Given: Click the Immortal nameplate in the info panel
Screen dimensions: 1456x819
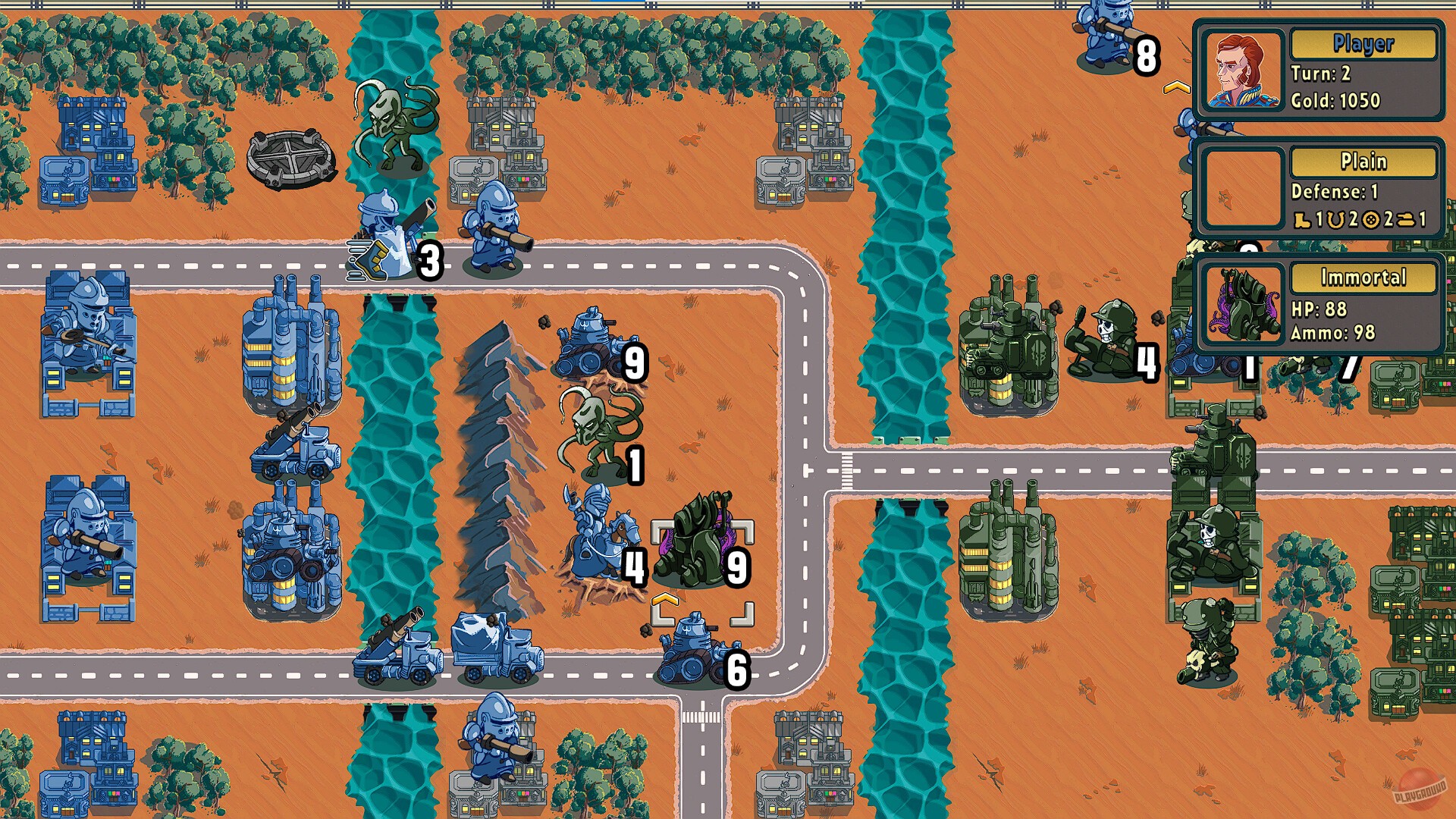Looking at the screenshot, I should pyautogui.click(x=1363, y=277).
